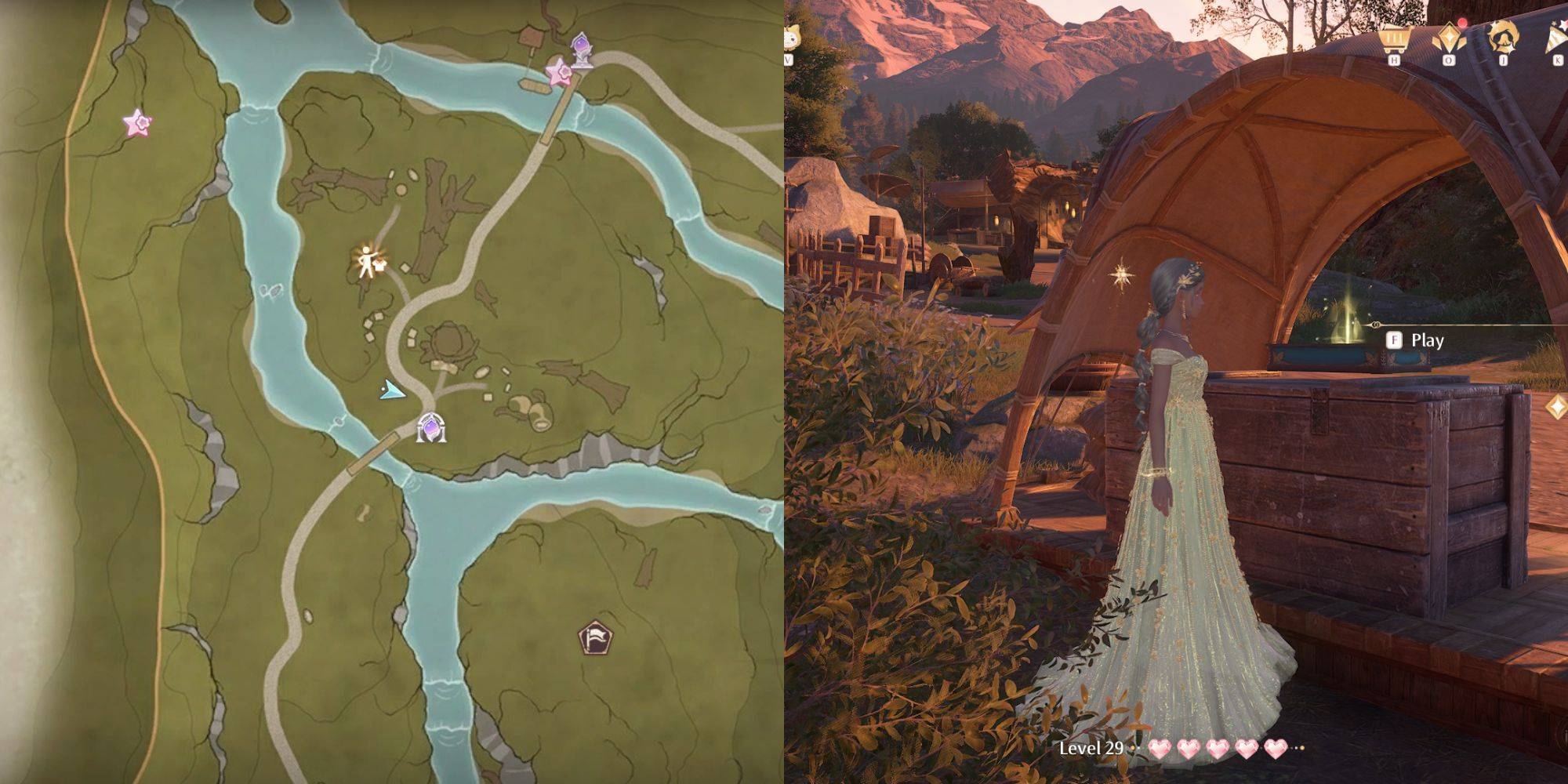
Task: Select the pentagon flag map marker
Action: pos(595,637)
